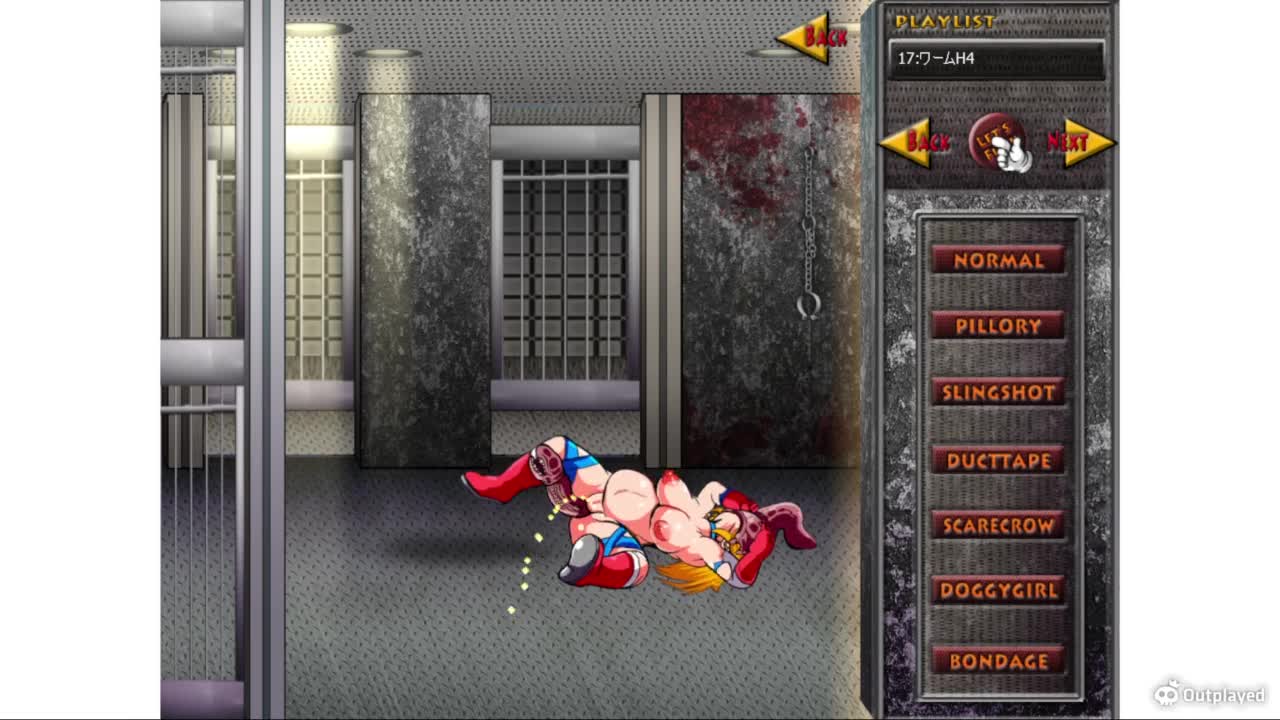The width and height of the screenshot is (1280, 720).
Task: Click the playlist title field reading 17:ワームH4
Action: pos(996,59)
